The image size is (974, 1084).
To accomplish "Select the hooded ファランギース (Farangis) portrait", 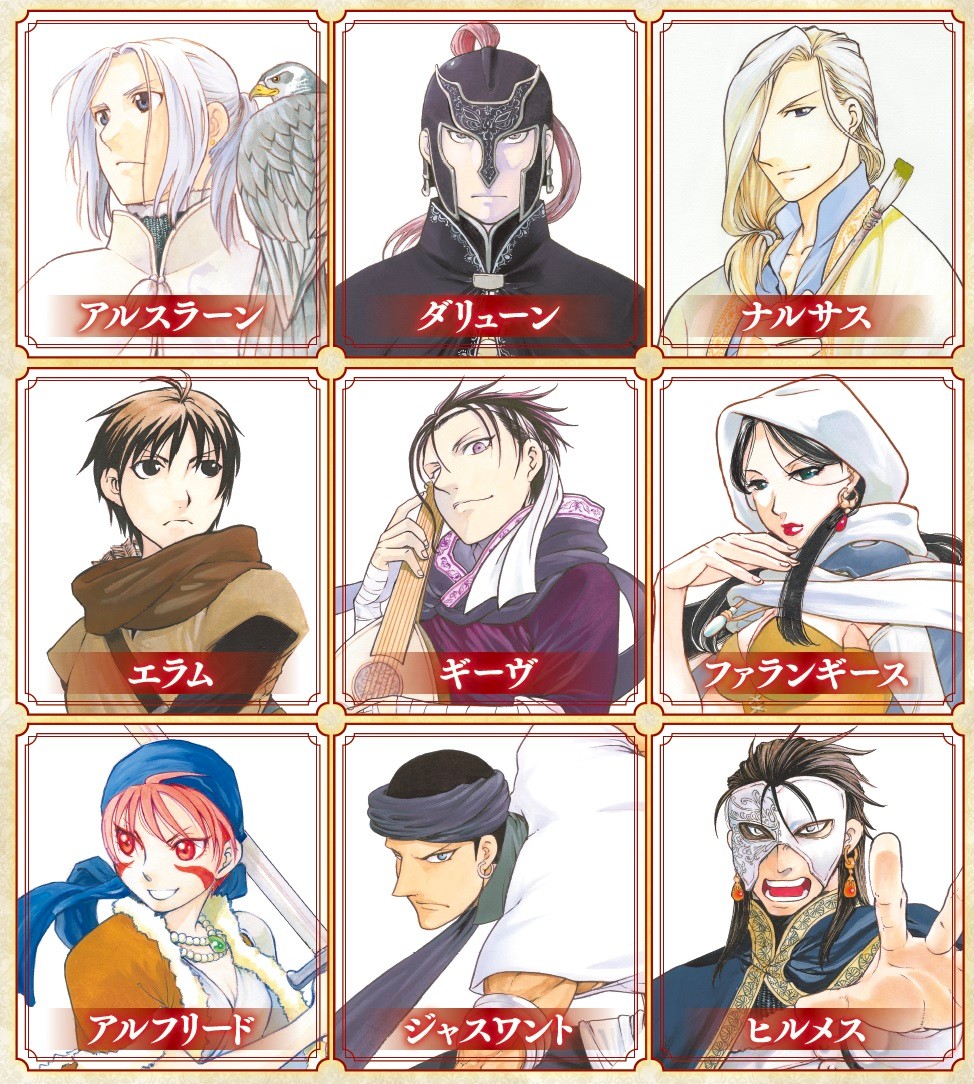I will pyautogui.click(x=802, y=540).
